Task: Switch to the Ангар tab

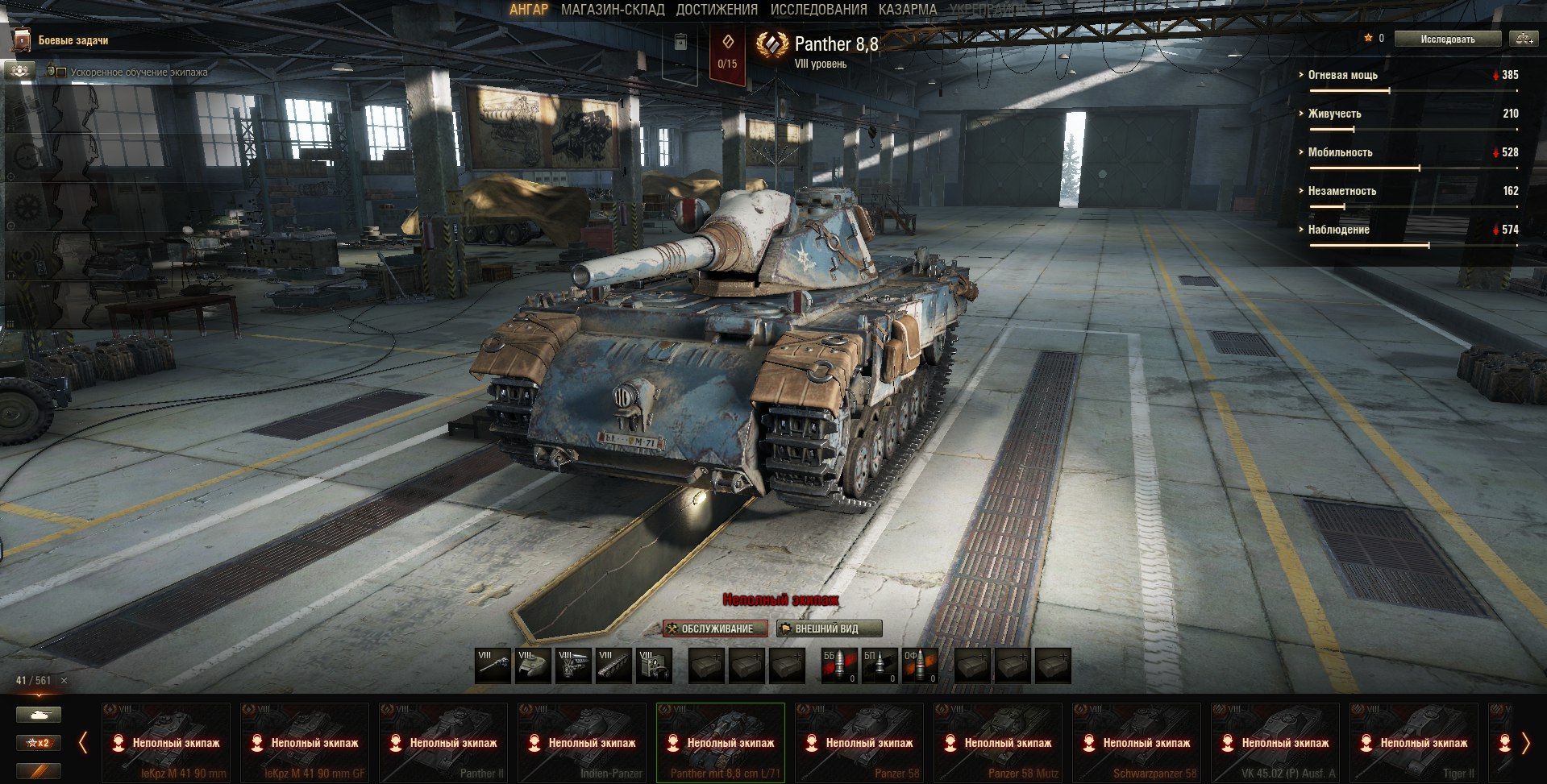Action: (x=528, y=10)
